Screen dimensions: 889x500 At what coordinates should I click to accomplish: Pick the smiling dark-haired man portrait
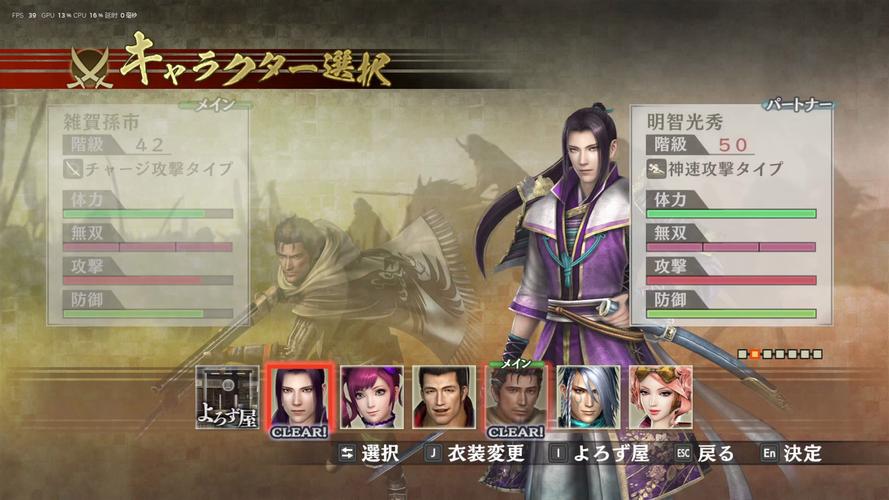coord(443,398)
